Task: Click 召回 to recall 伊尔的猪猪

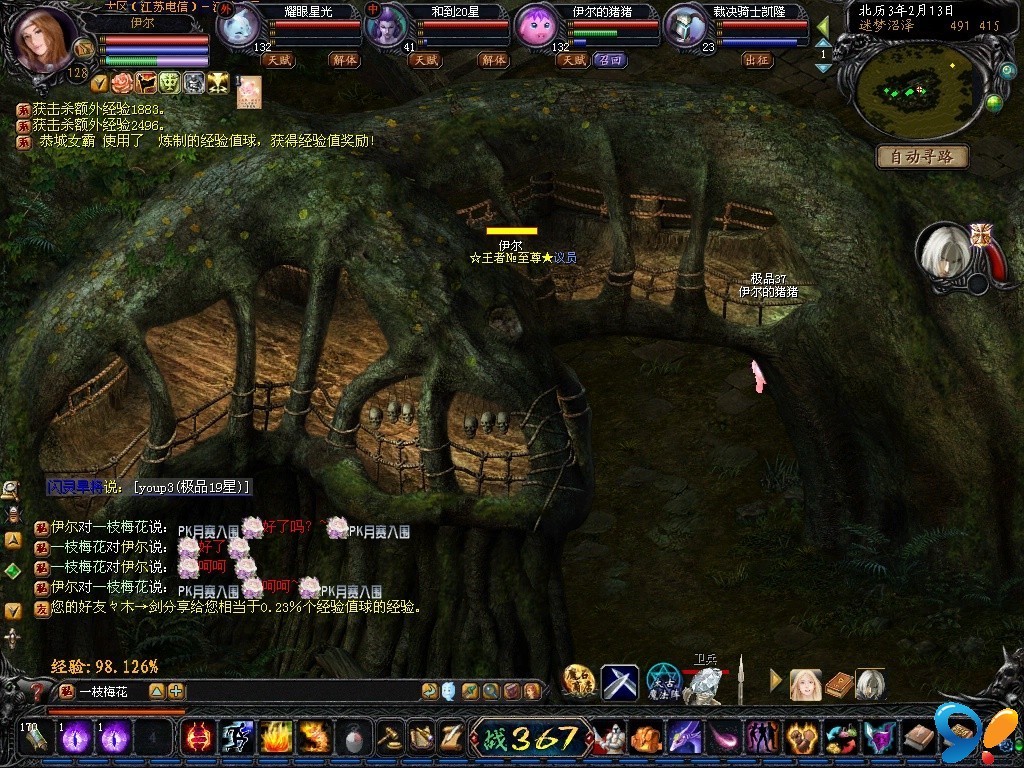Action: pos(609,60)
